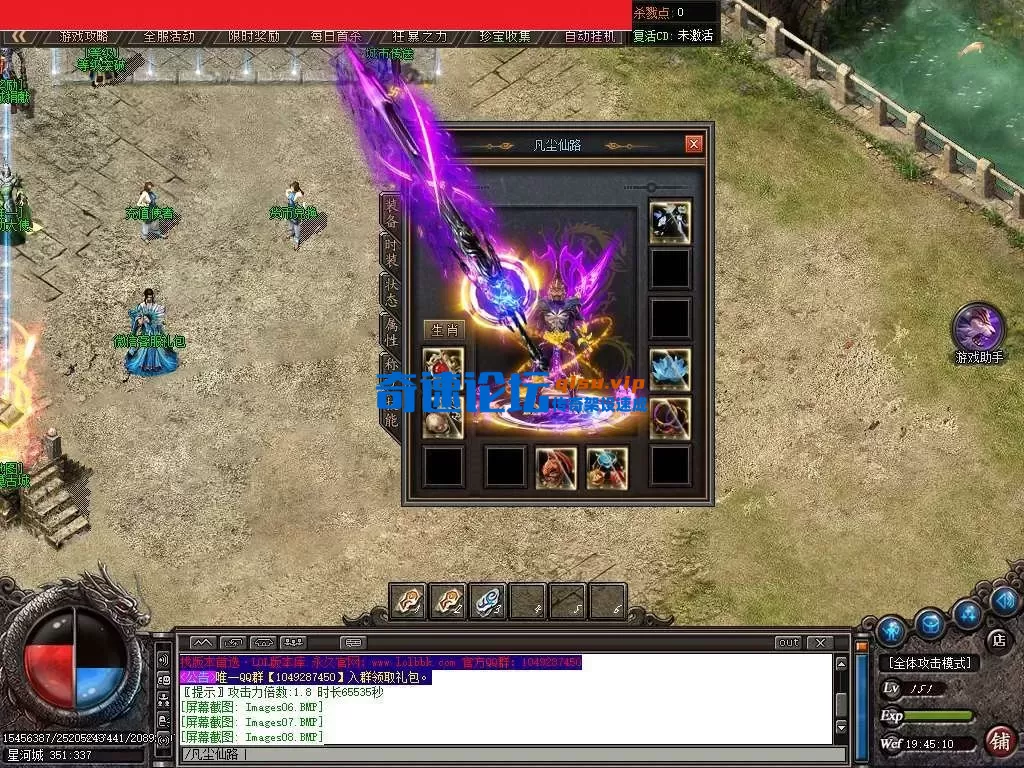This screenshot has width=1024, height=768.
Task: Click the chat input field
Action: (x=510, y=754)
